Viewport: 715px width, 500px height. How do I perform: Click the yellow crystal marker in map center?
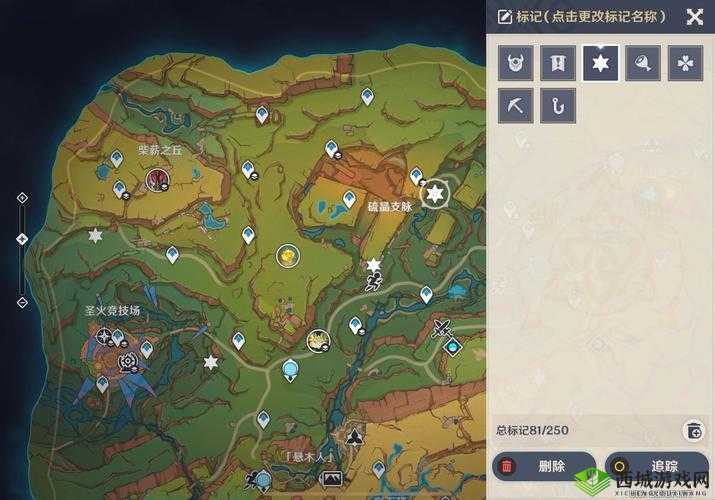(x=288, y=256)
